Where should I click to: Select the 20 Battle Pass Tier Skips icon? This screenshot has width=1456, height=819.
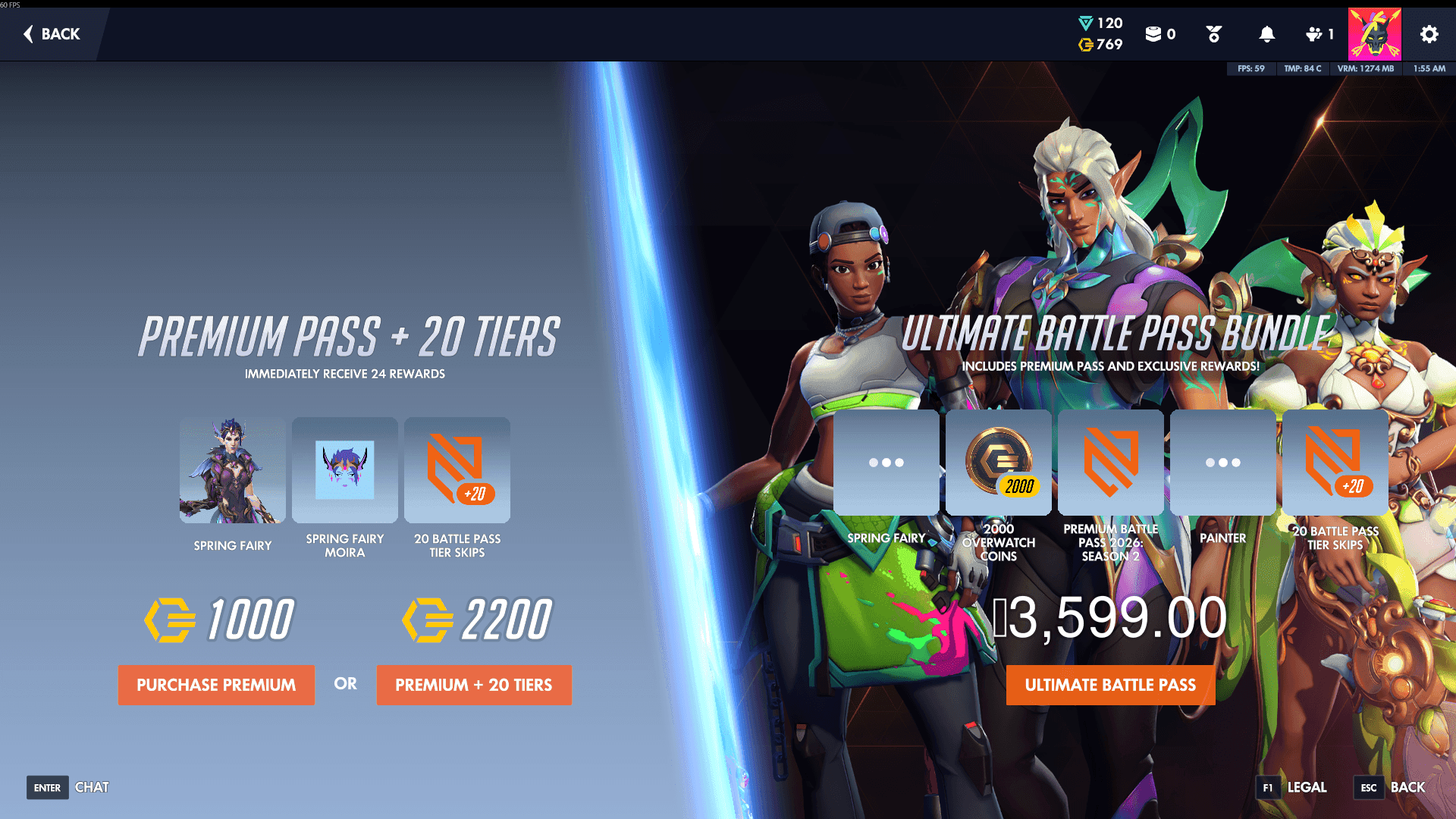(x=456, y=469)
